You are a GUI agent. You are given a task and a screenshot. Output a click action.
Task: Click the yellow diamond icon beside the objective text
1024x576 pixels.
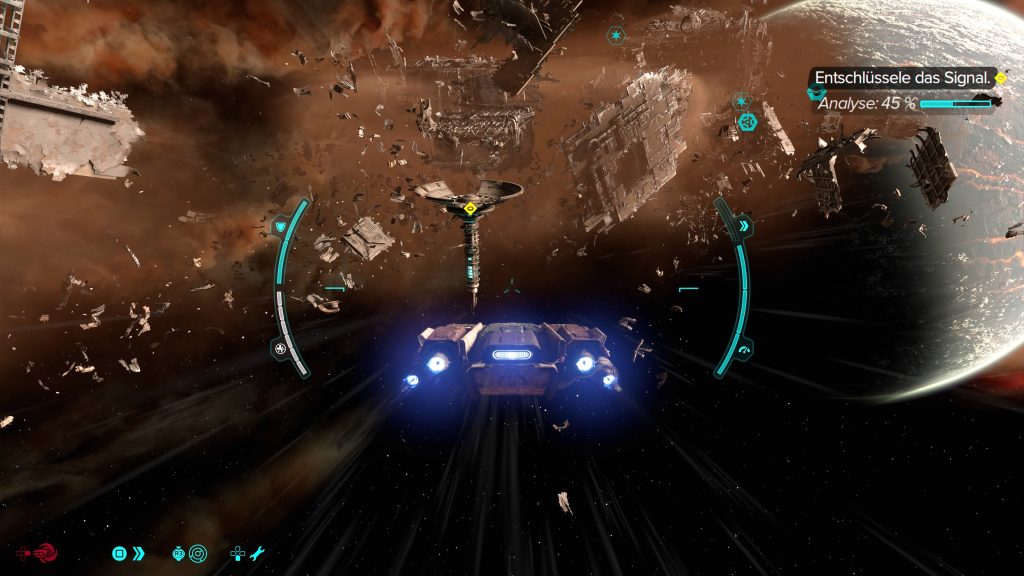[1000, 78]
